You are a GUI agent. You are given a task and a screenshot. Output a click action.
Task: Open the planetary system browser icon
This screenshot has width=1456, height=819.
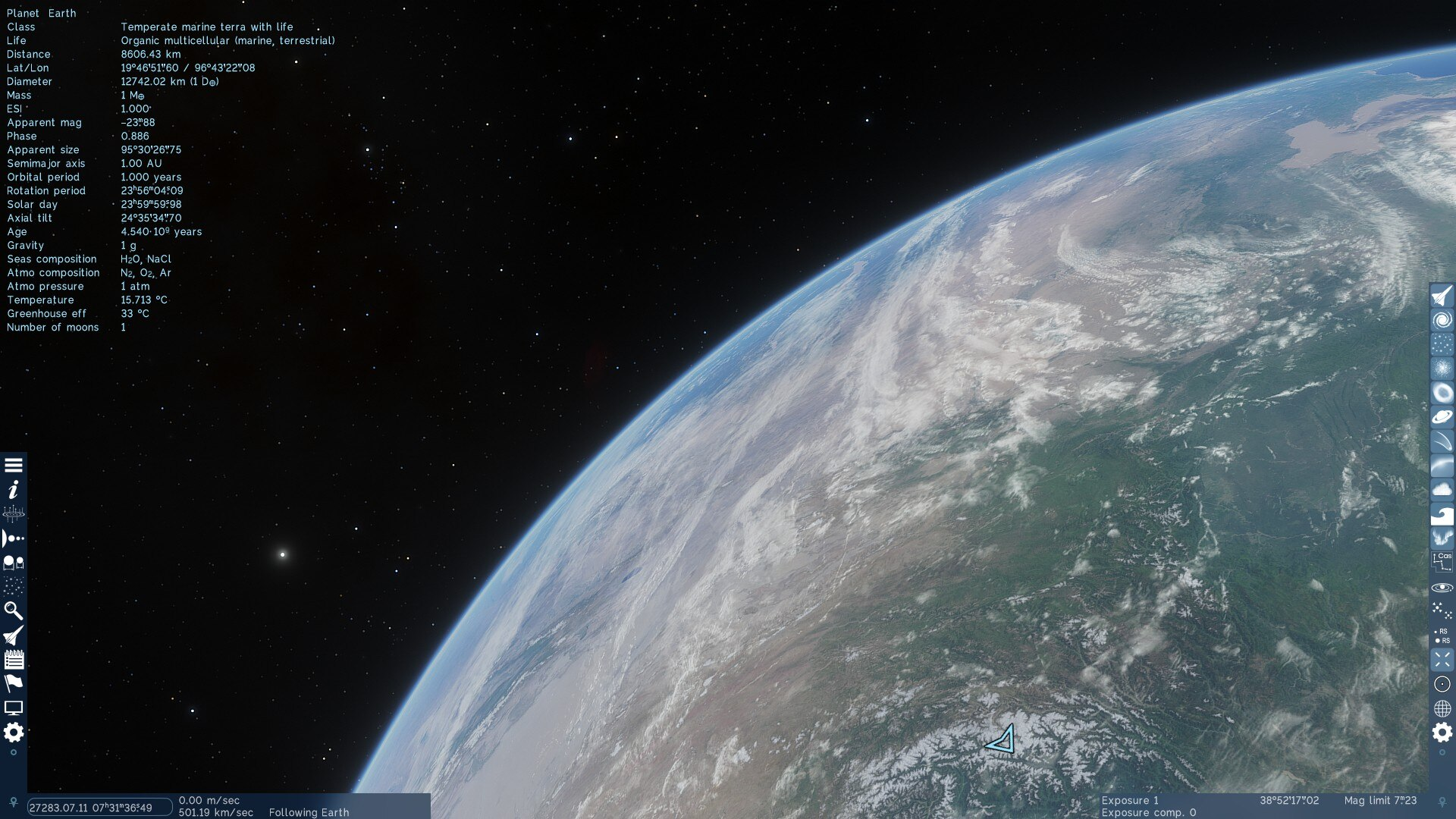[14, 538]
